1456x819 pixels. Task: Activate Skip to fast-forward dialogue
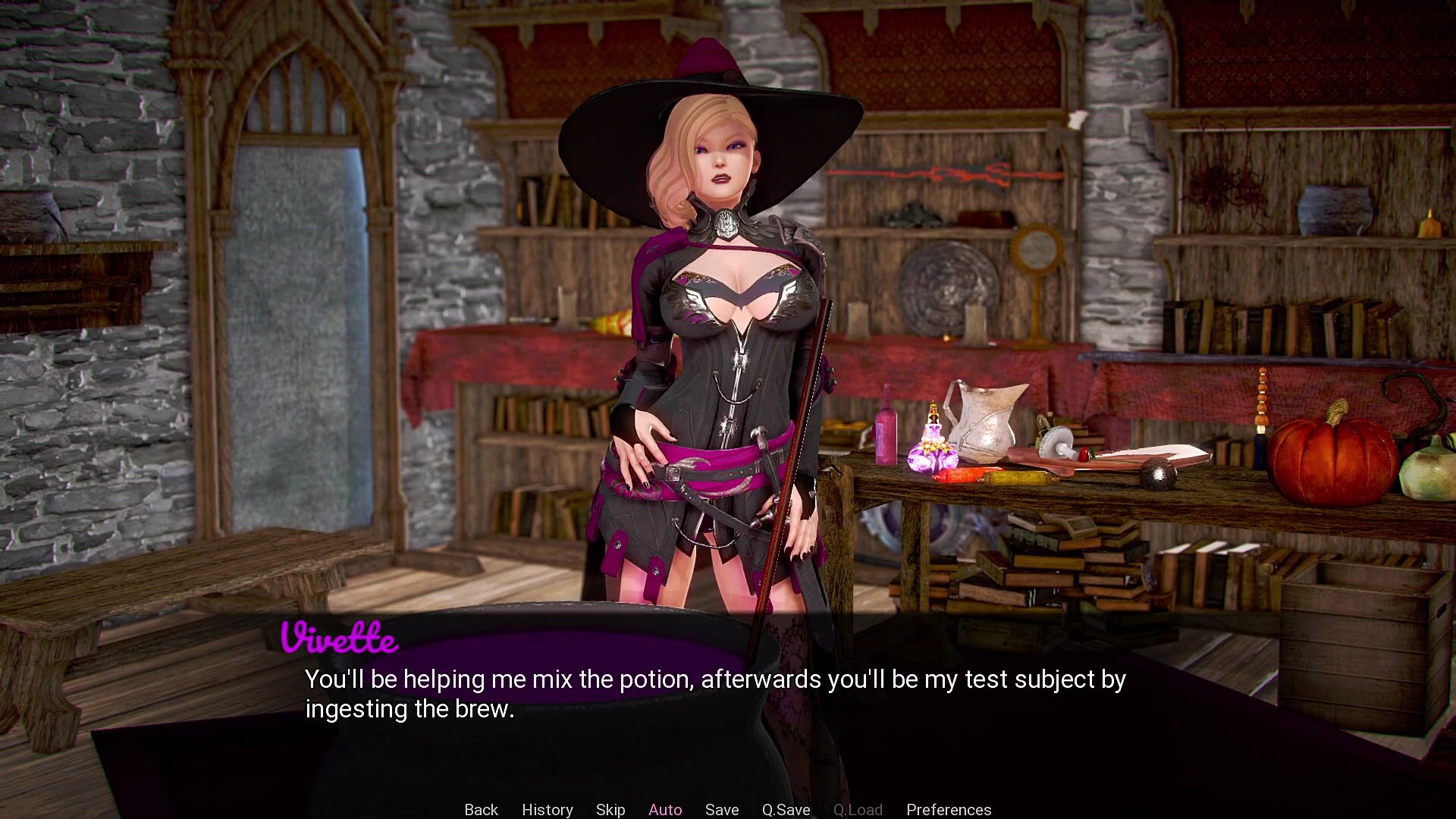(610, 809)
